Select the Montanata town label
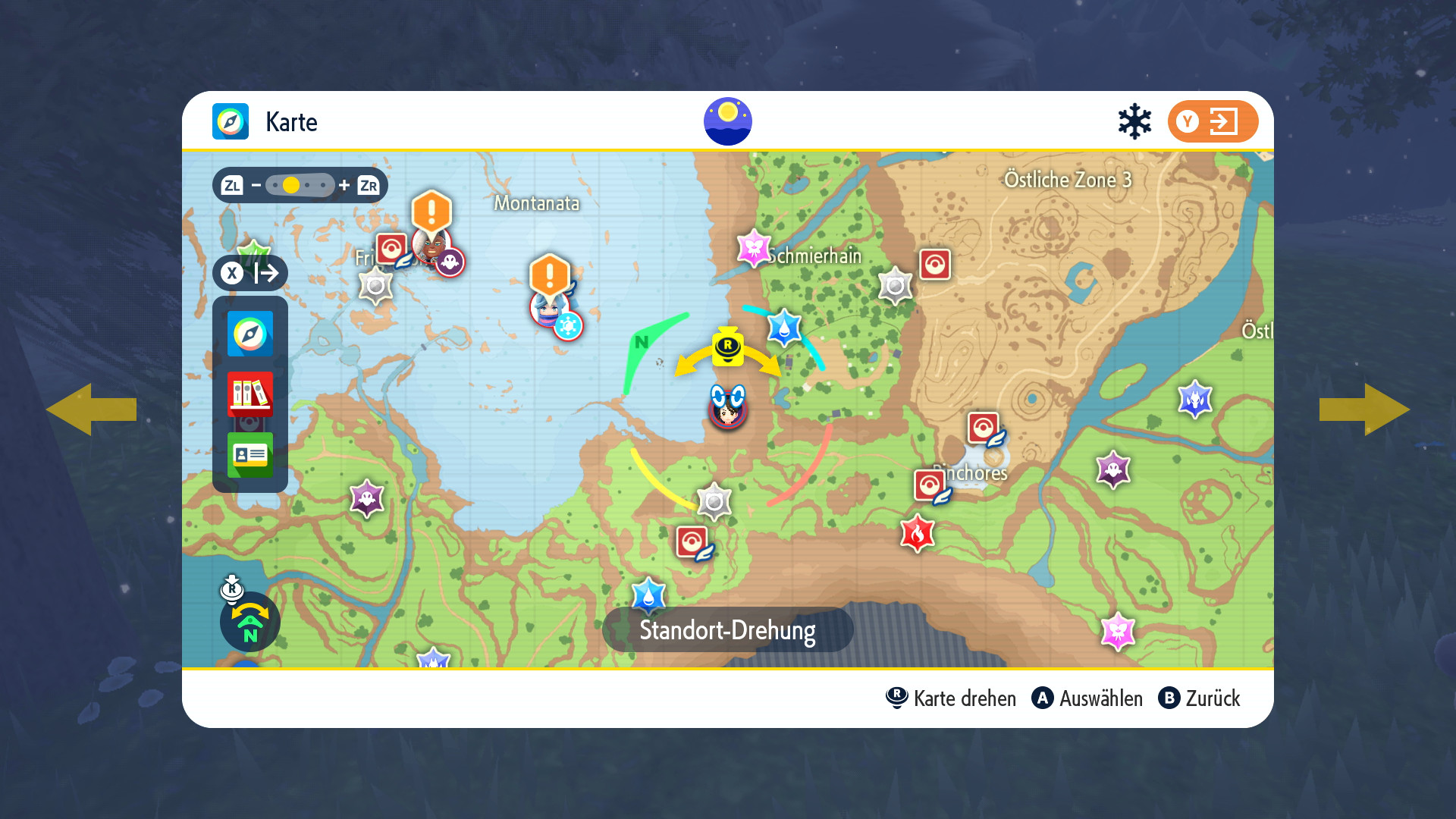 [537, 203]
